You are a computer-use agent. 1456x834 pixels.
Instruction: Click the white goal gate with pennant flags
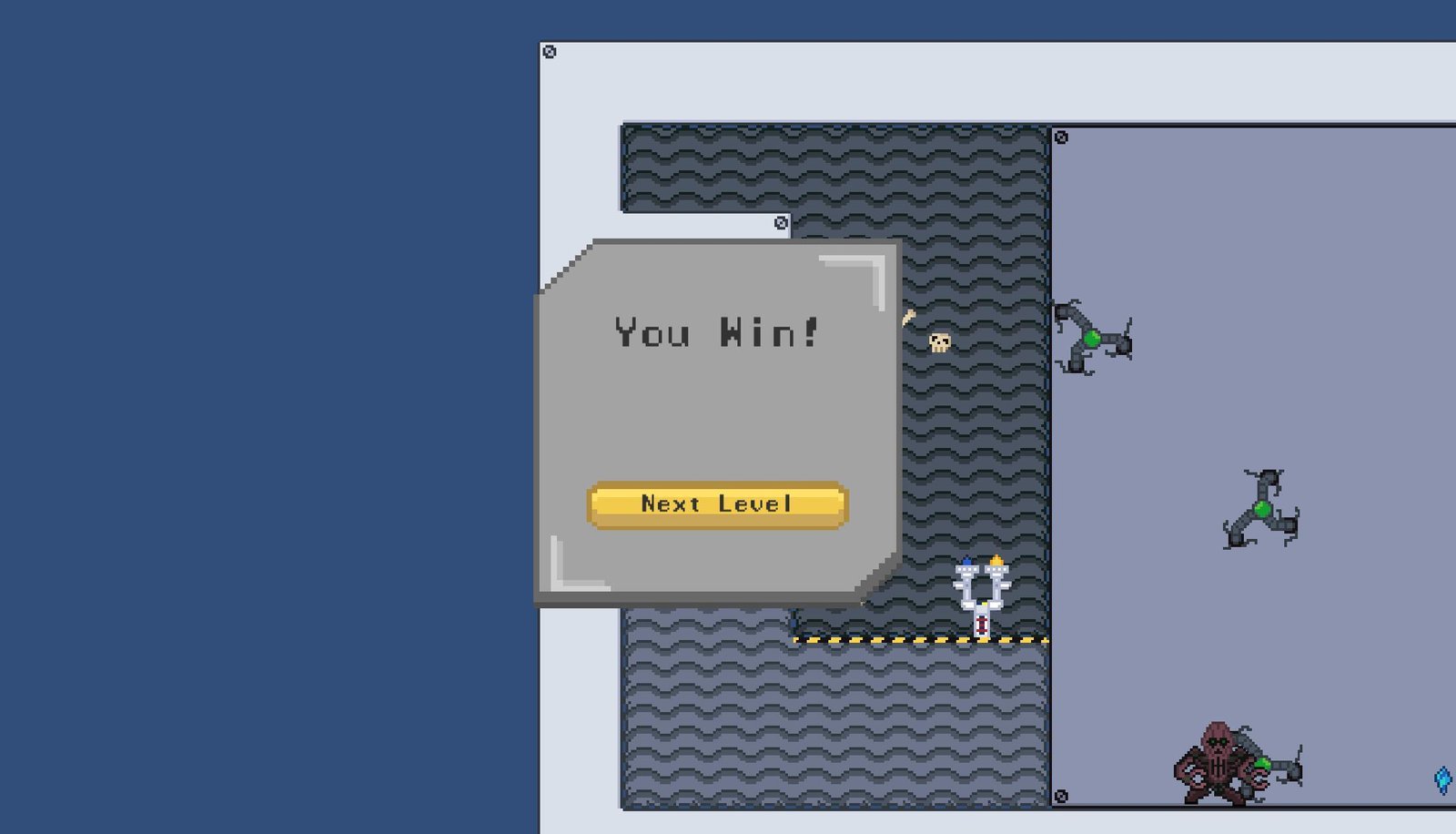[982, 588]
